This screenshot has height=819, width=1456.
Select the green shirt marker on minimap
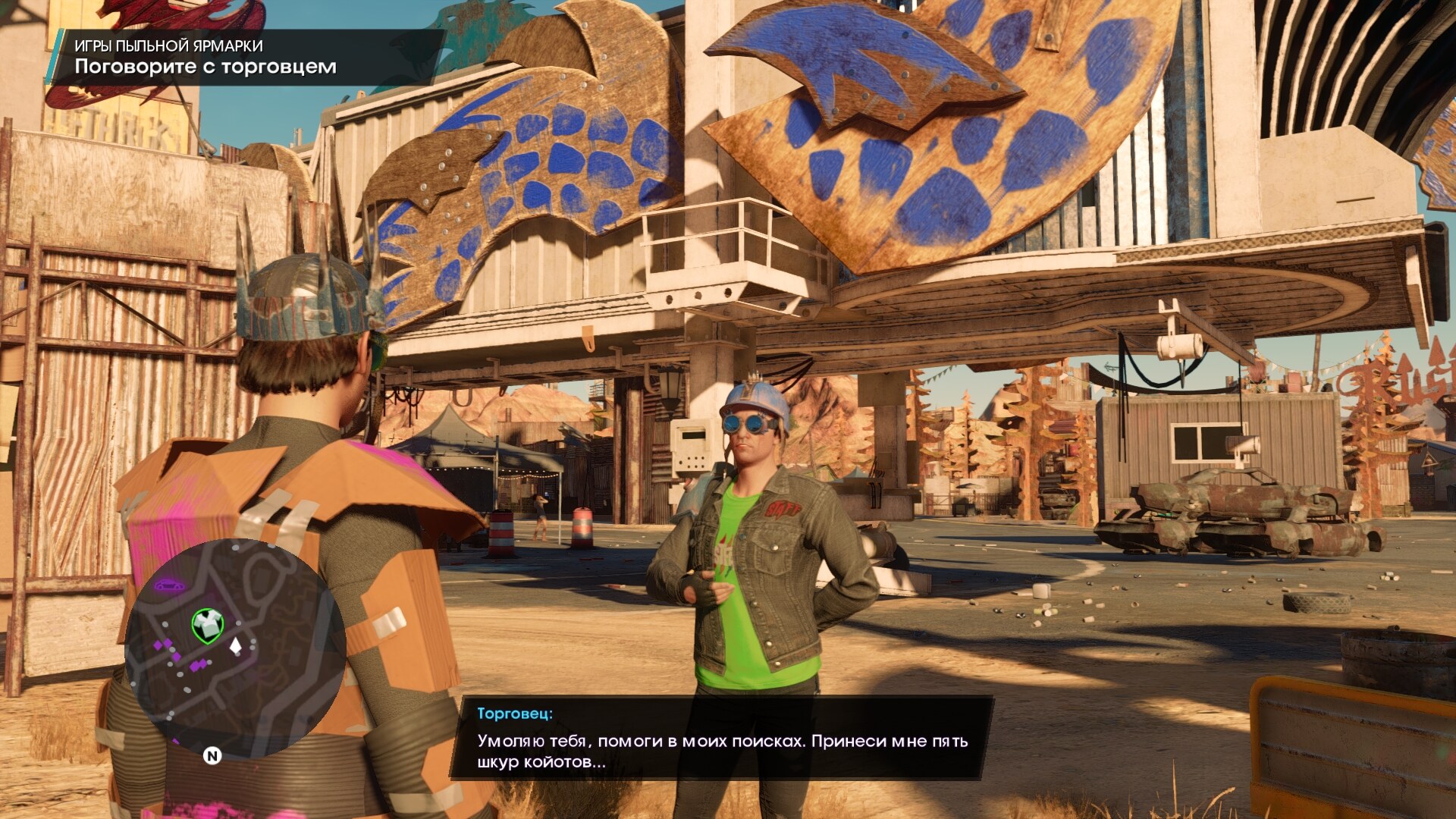(207, 626)
